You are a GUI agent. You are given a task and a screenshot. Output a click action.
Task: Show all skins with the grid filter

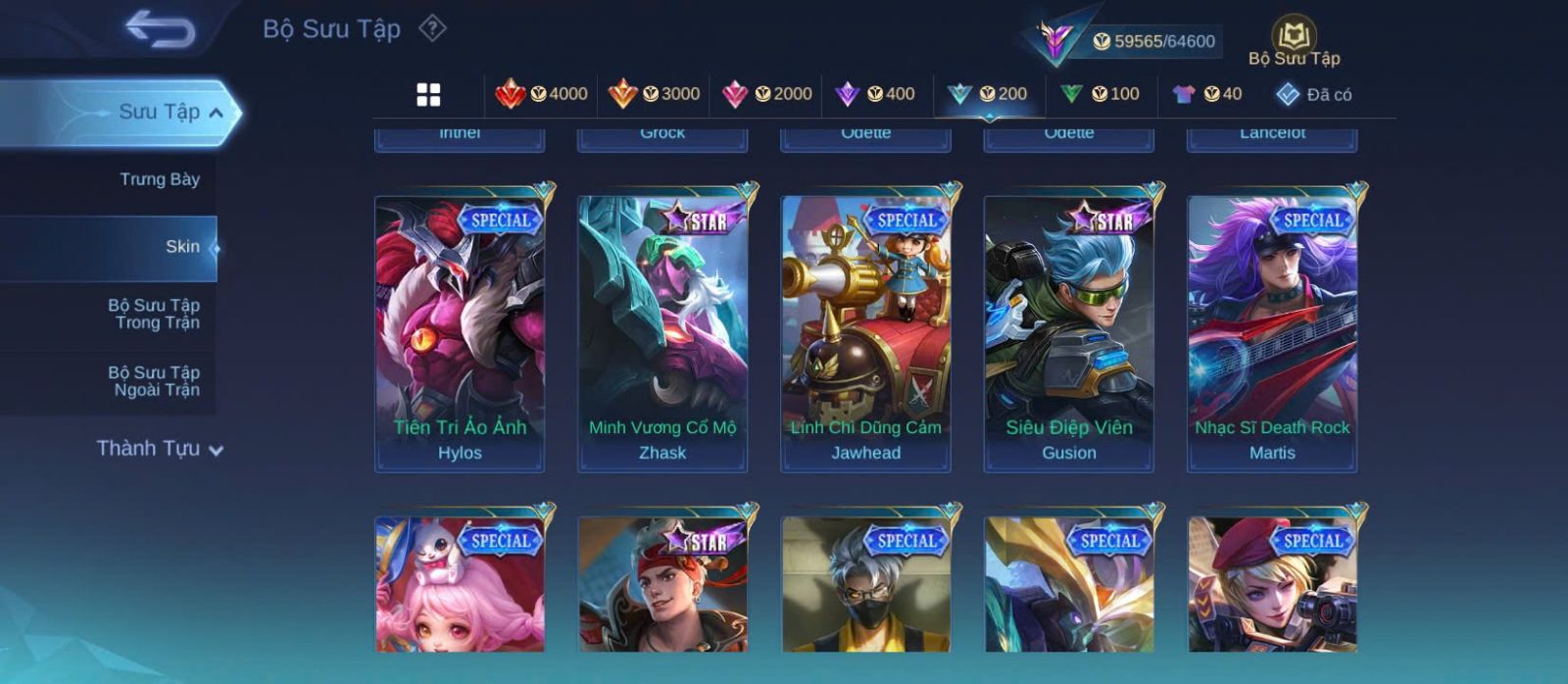[x=428, y=94]
